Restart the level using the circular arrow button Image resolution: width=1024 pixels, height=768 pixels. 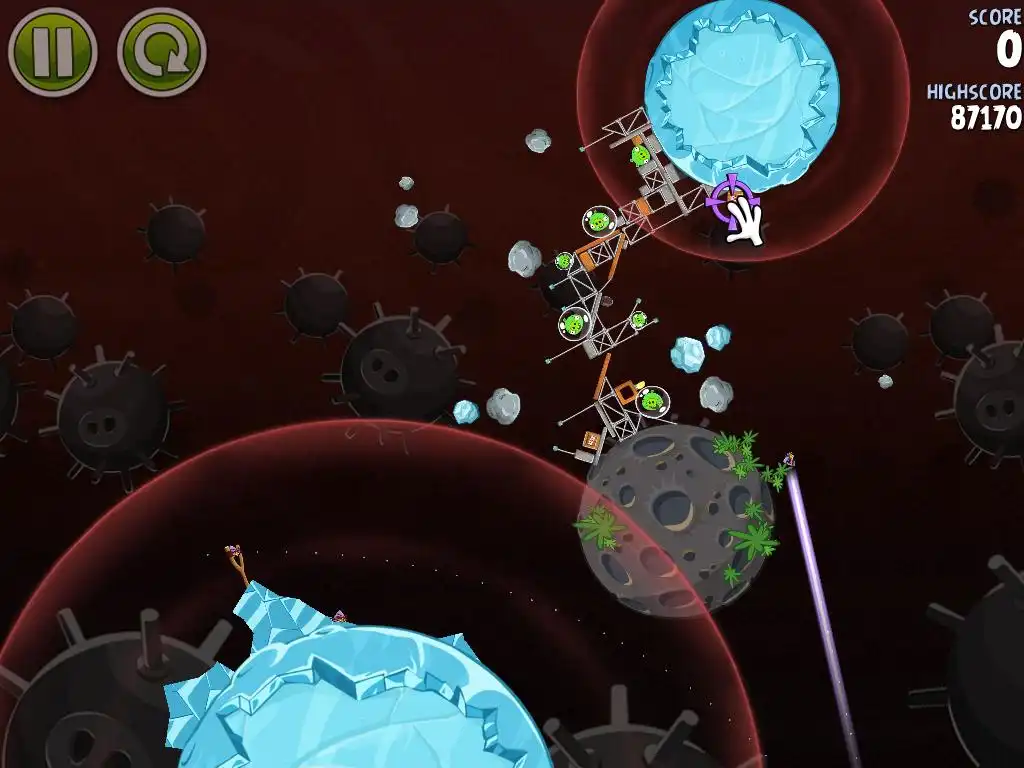tap(161, 51)
